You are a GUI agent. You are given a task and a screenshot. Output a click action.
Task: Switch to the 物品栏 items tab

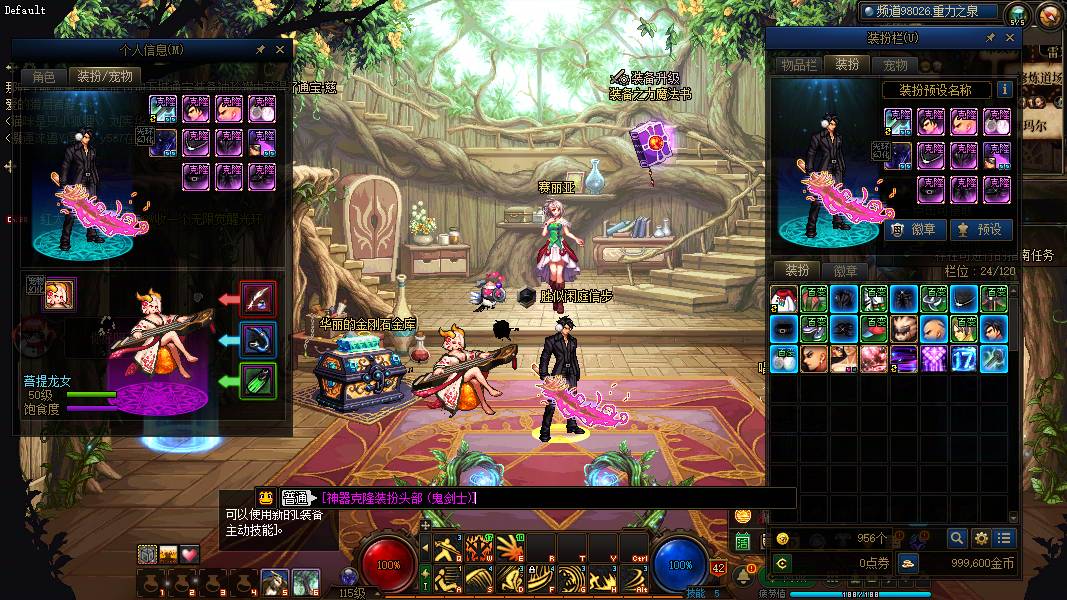coord(799,64)
